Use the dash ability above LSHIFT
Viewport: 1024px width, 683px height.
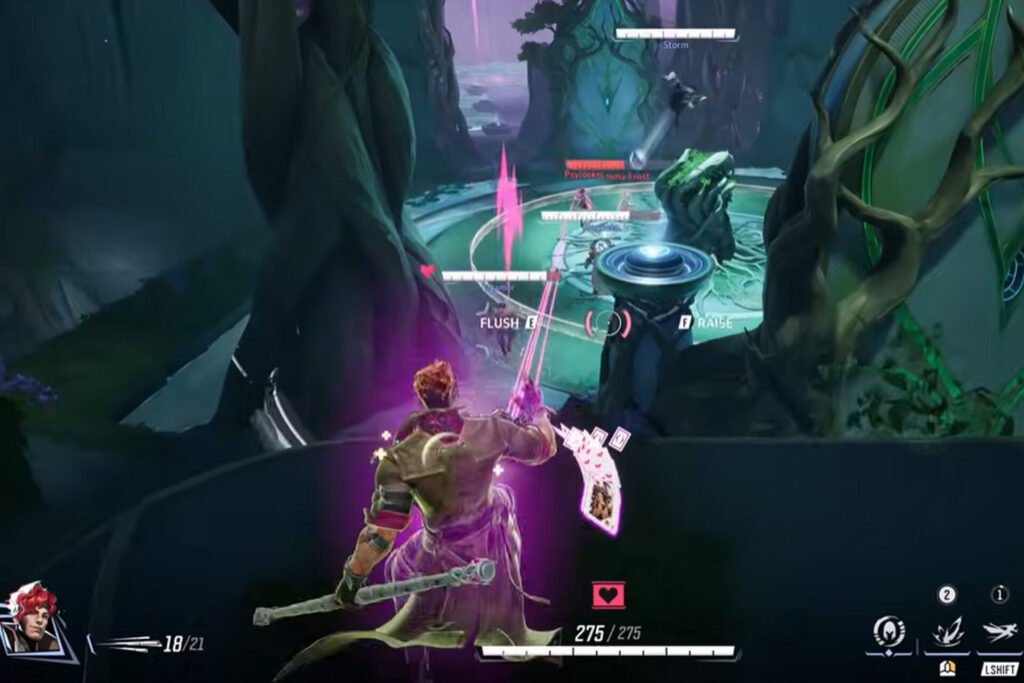pyautogui.click(x=999, y=632)
